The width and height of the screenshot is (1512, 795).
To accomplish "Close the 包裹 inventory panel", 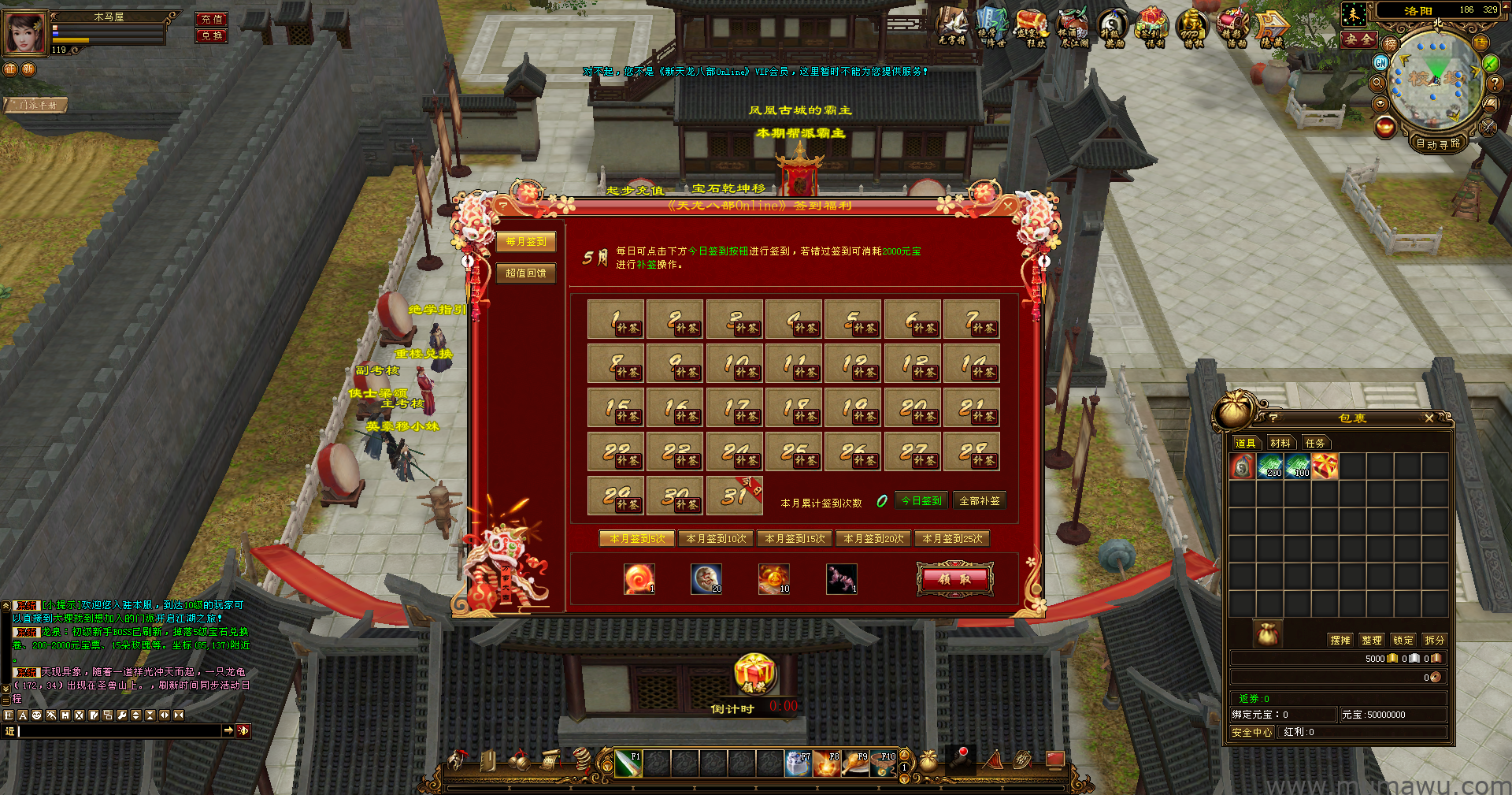I will tap(1429, 418).
